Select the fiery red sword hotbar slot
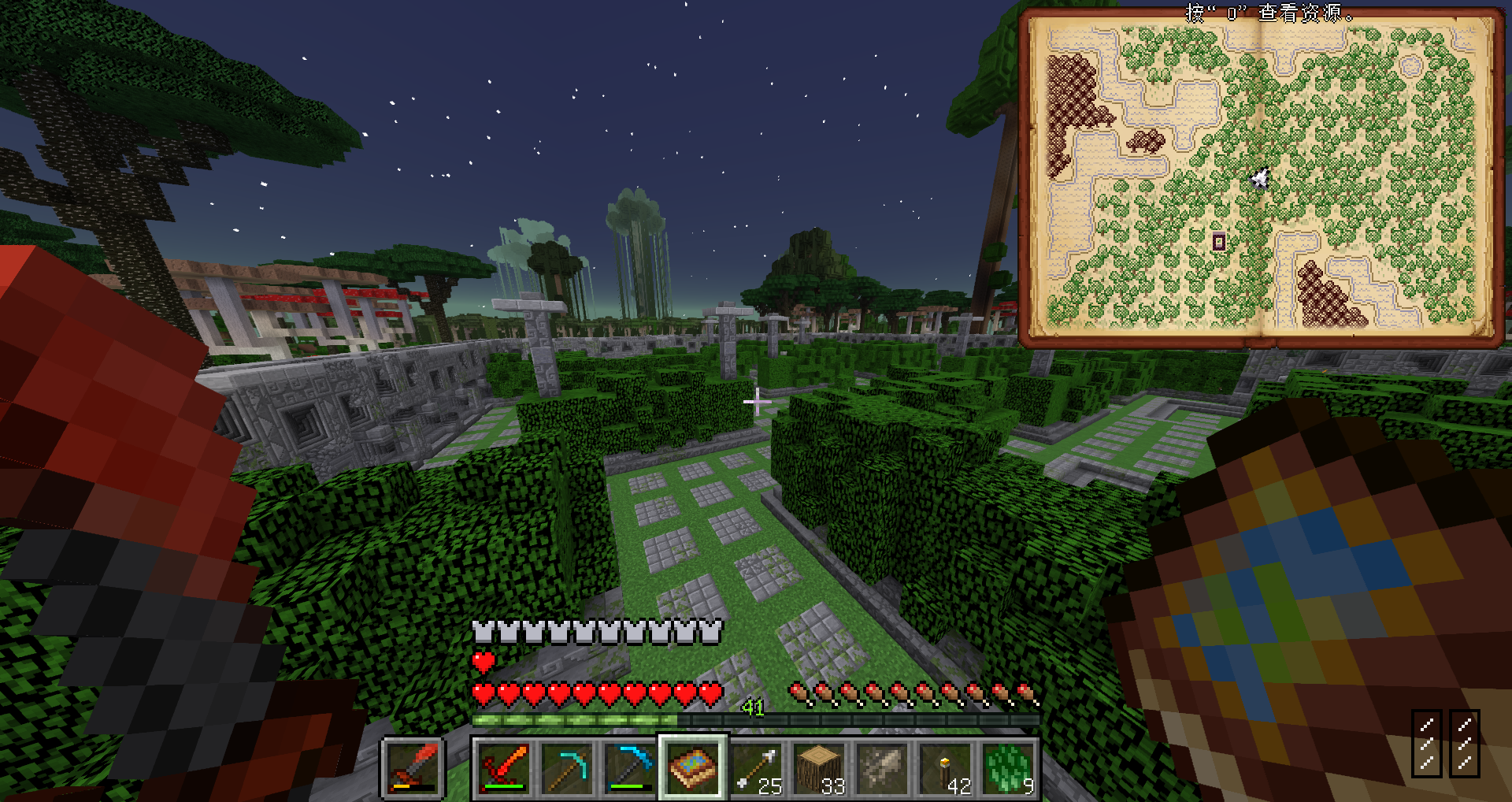Image resolution: width=1512 pixels, height=802 pixels. coord(504,767)
